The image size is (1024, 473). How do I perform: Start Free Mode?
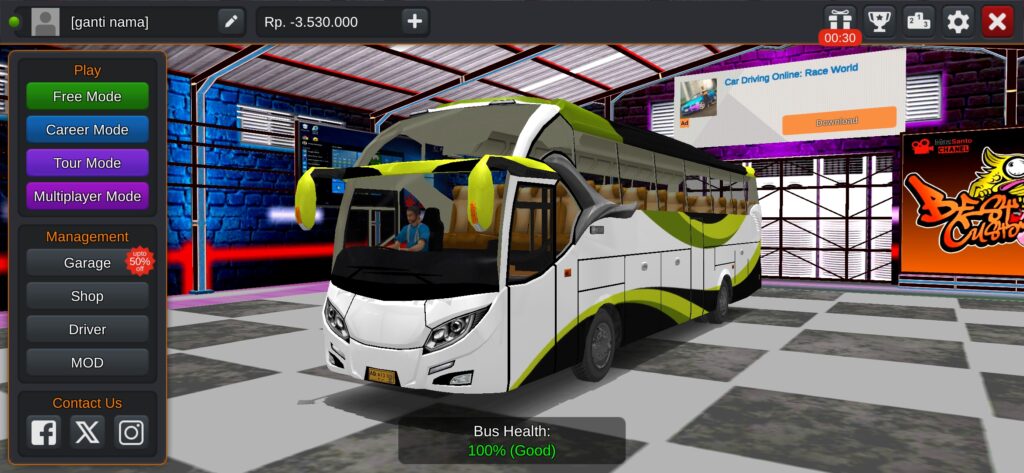[x=87, y=96]
